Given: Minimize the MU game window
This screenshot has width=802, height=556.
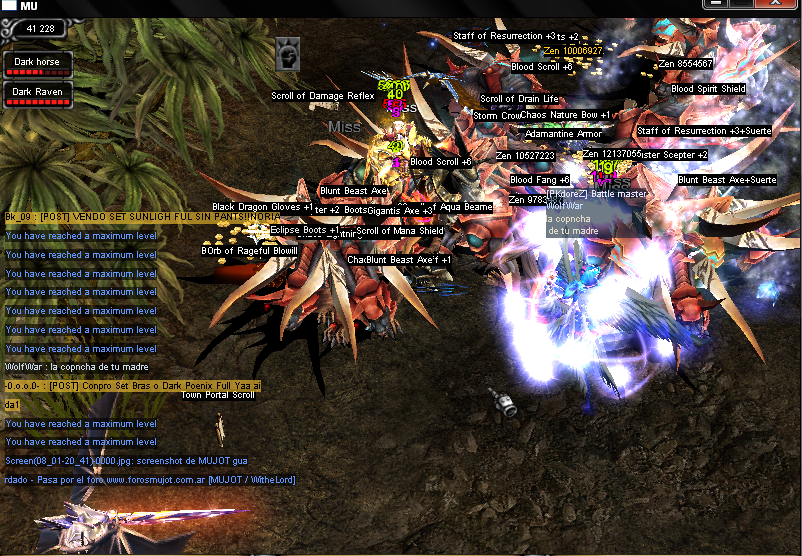Looking at the screenshot, I should [714, 5].
